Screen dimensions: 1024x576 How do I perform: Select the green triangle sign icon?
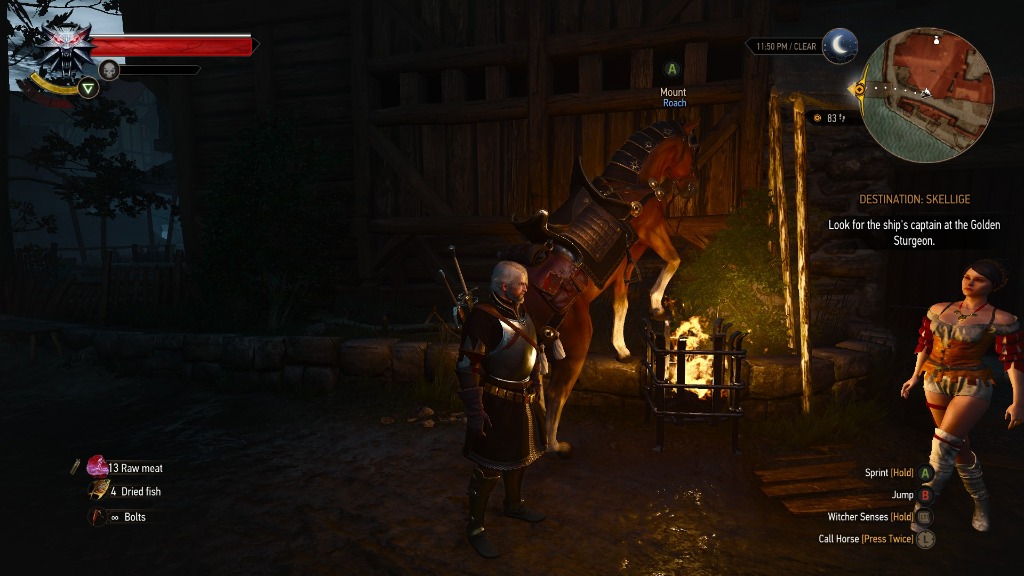tap(89, 88)
